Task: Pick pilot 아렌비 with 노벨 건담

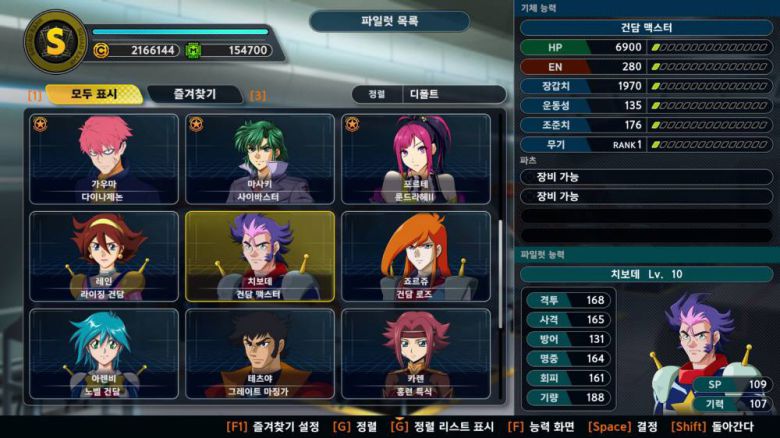Action: (104, 354)
